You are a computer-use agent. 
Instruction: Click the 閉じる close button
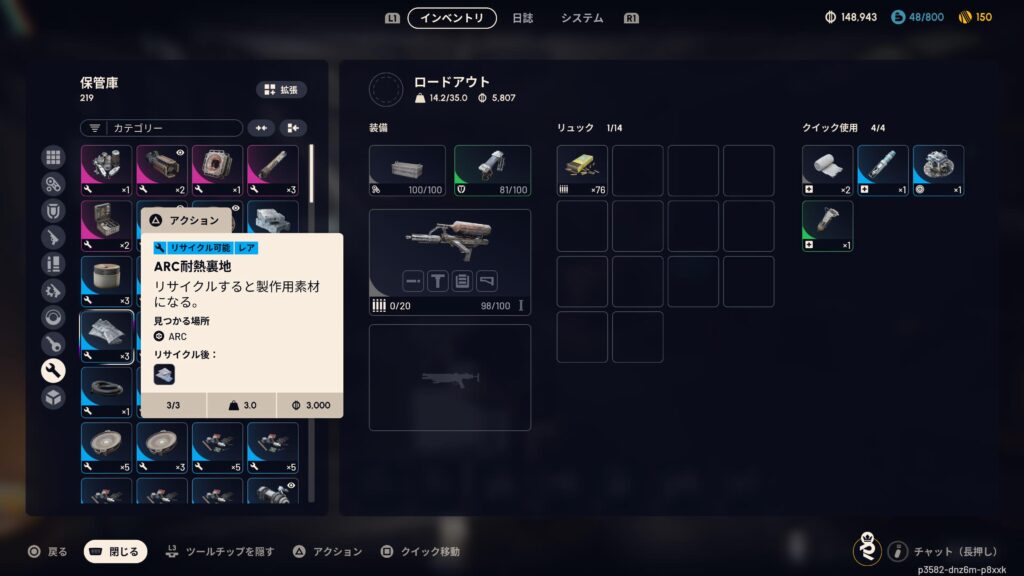(115, 551)
